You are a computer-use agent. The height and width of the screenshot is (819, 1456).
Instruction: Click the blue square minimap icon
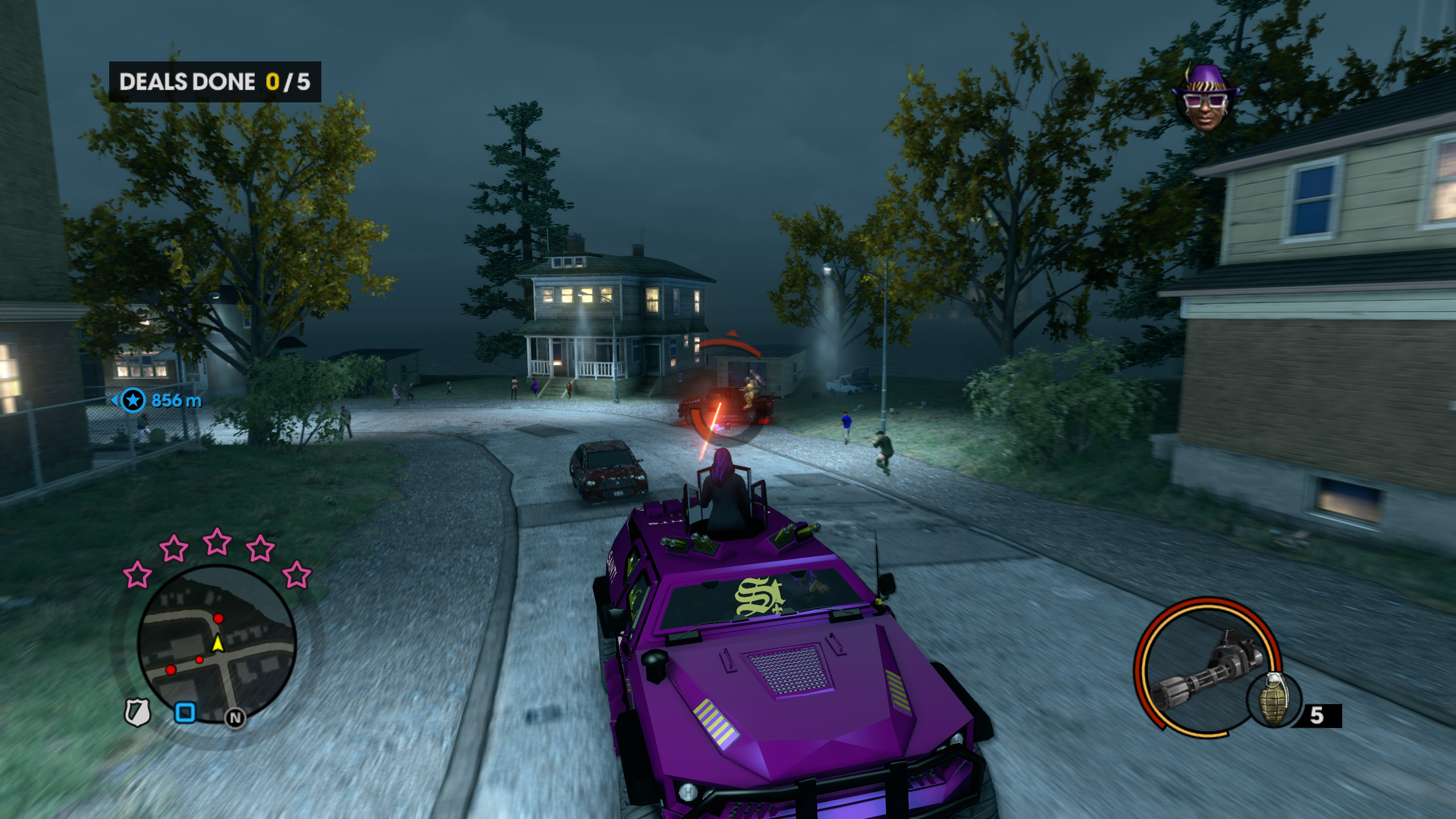185,712
